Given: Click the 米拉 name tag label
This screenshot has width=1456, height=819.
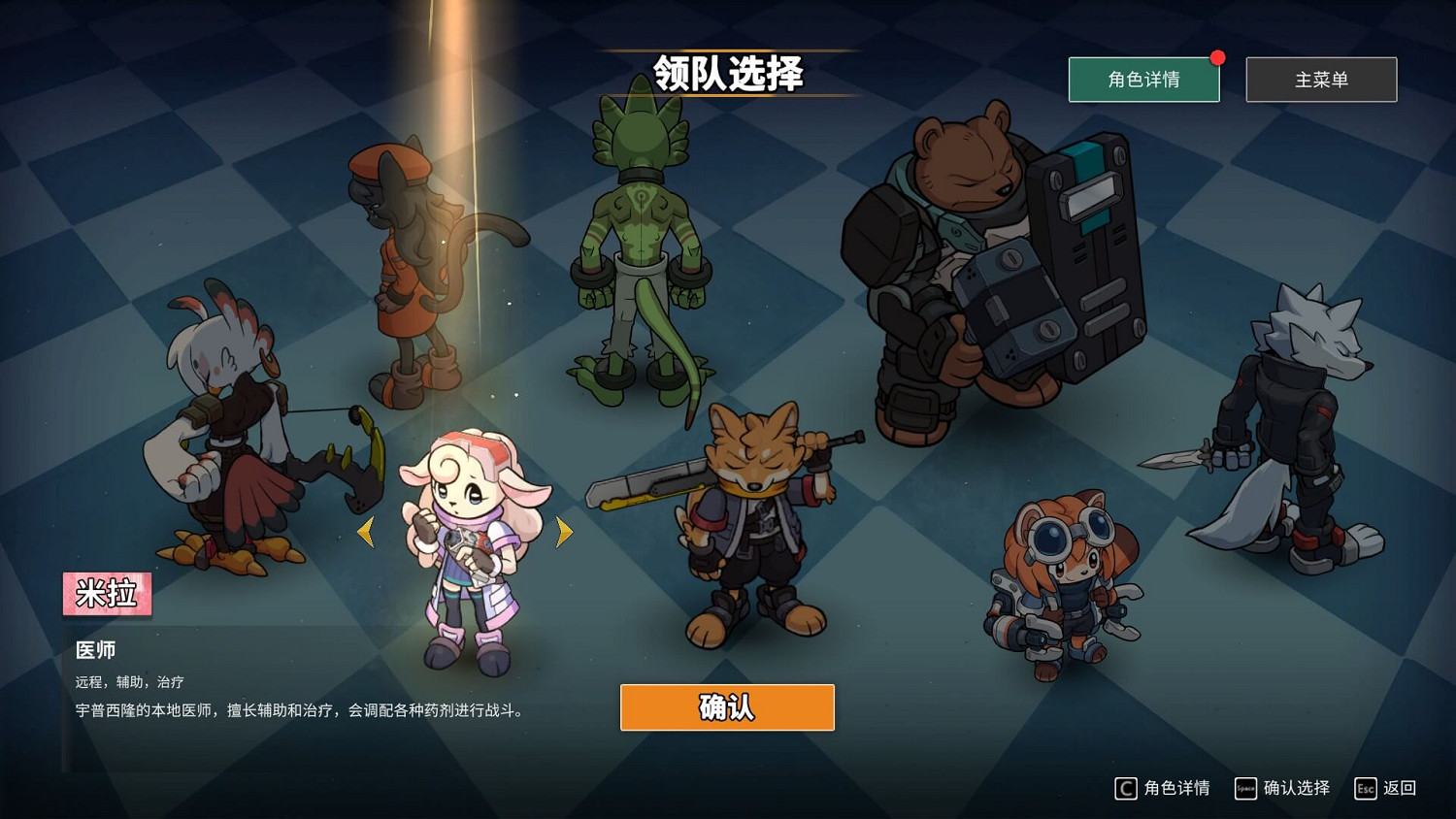Looking at the screenshot, I should tap(106, 594).
